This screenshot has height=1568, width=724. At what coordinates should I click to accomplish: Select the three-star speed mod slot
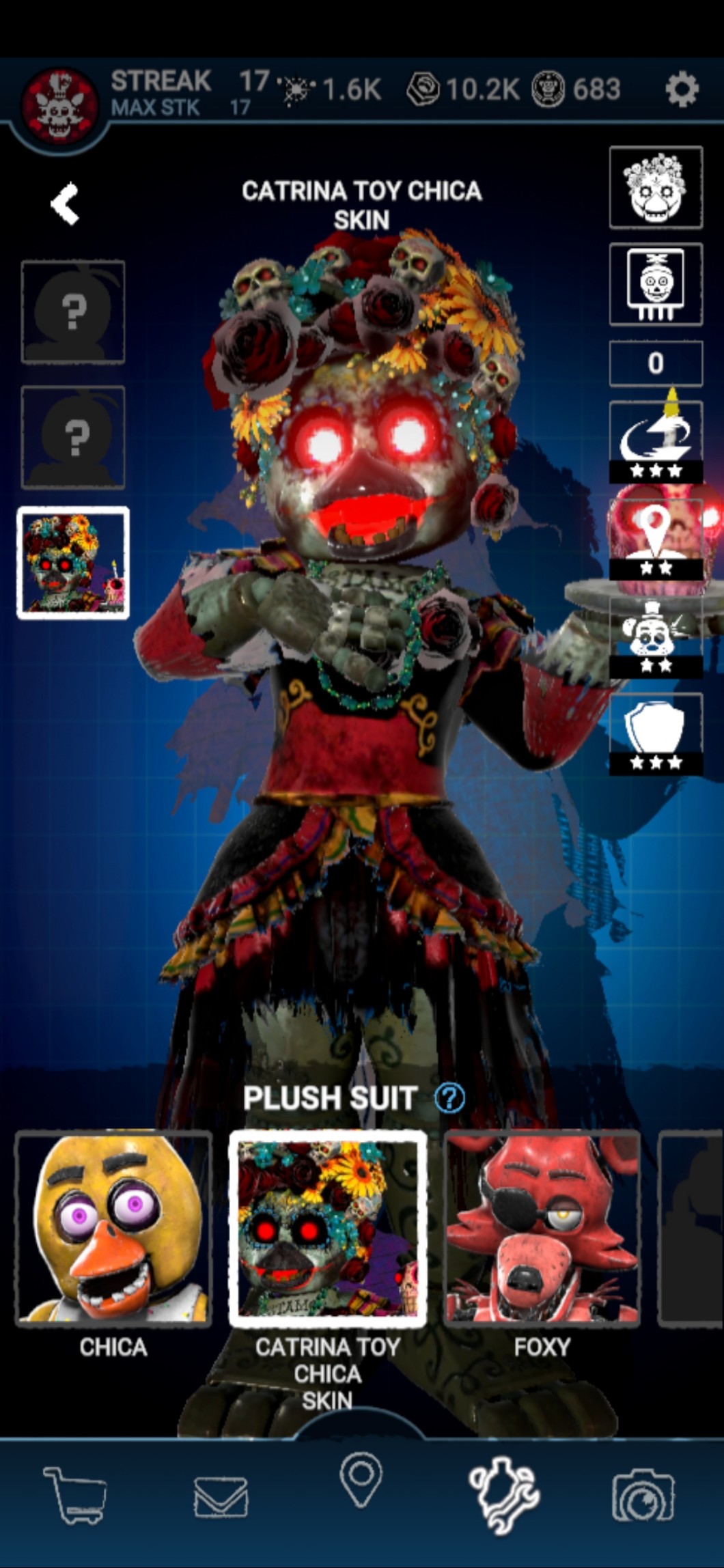pyautogui.click(x=656, y=442)
